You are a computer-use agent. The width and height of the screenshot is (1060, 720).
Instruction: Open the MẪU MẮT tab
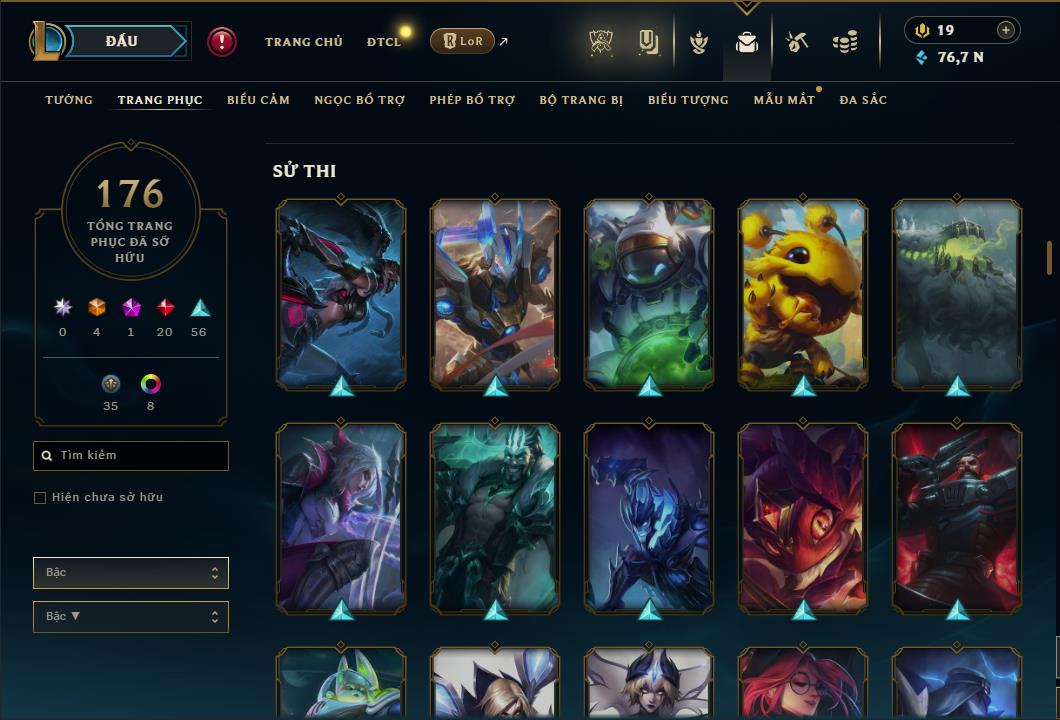coord(784,100)
